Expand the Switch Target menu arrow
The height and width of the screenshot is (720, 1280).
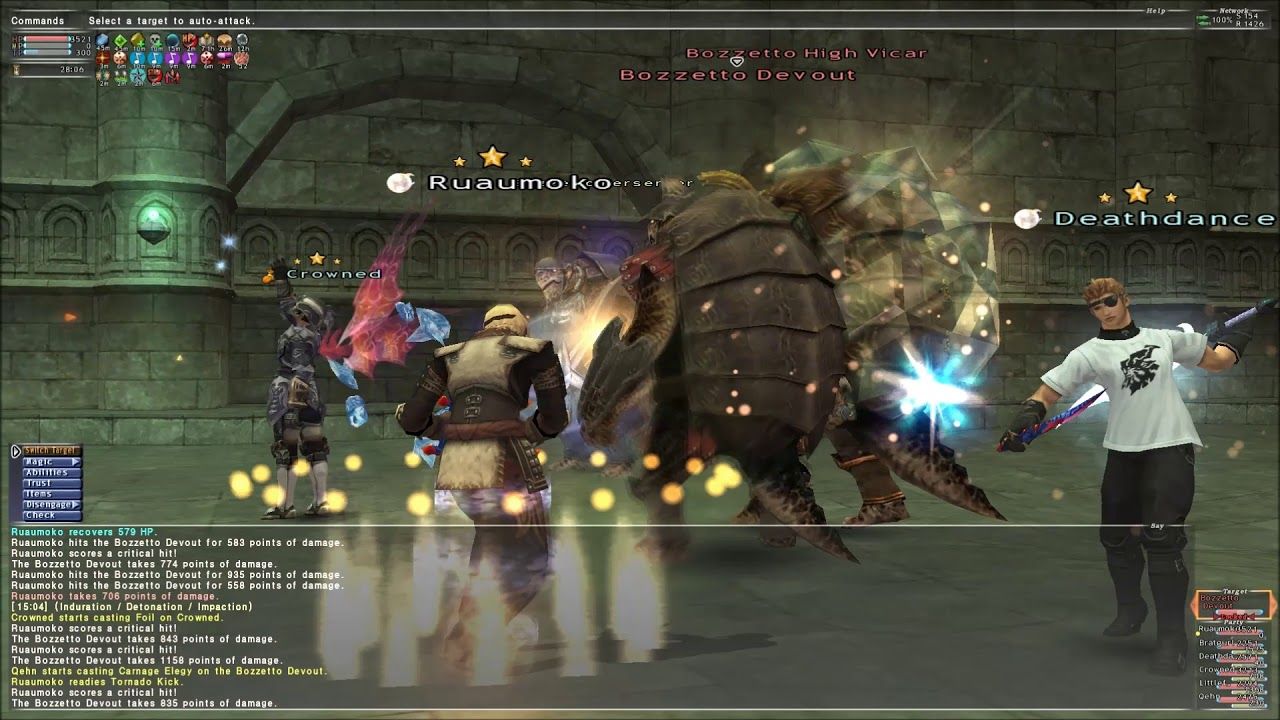tap(16, 451)
